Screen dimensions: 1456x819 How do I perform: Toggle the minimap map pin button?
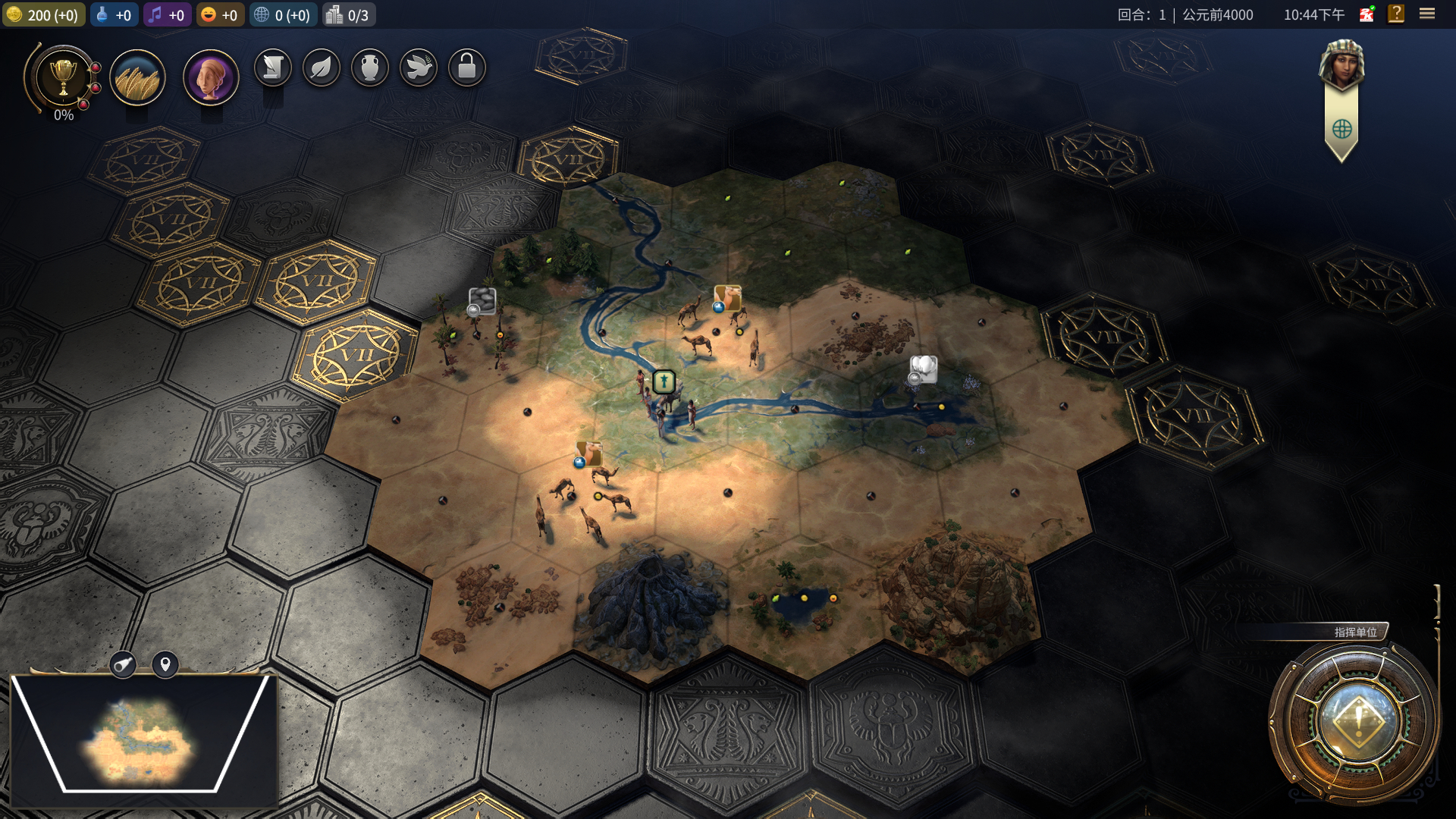[x=165, y=665]
